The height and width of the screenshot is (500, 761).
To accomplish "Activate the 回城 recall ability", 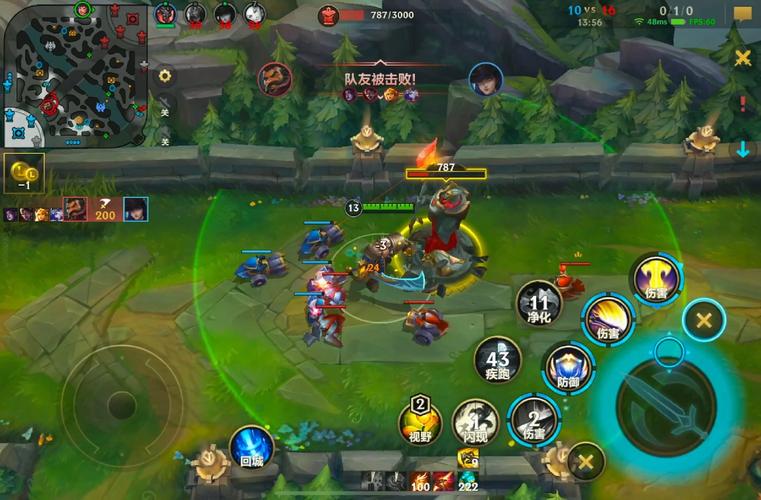I will tap(251, 445).
